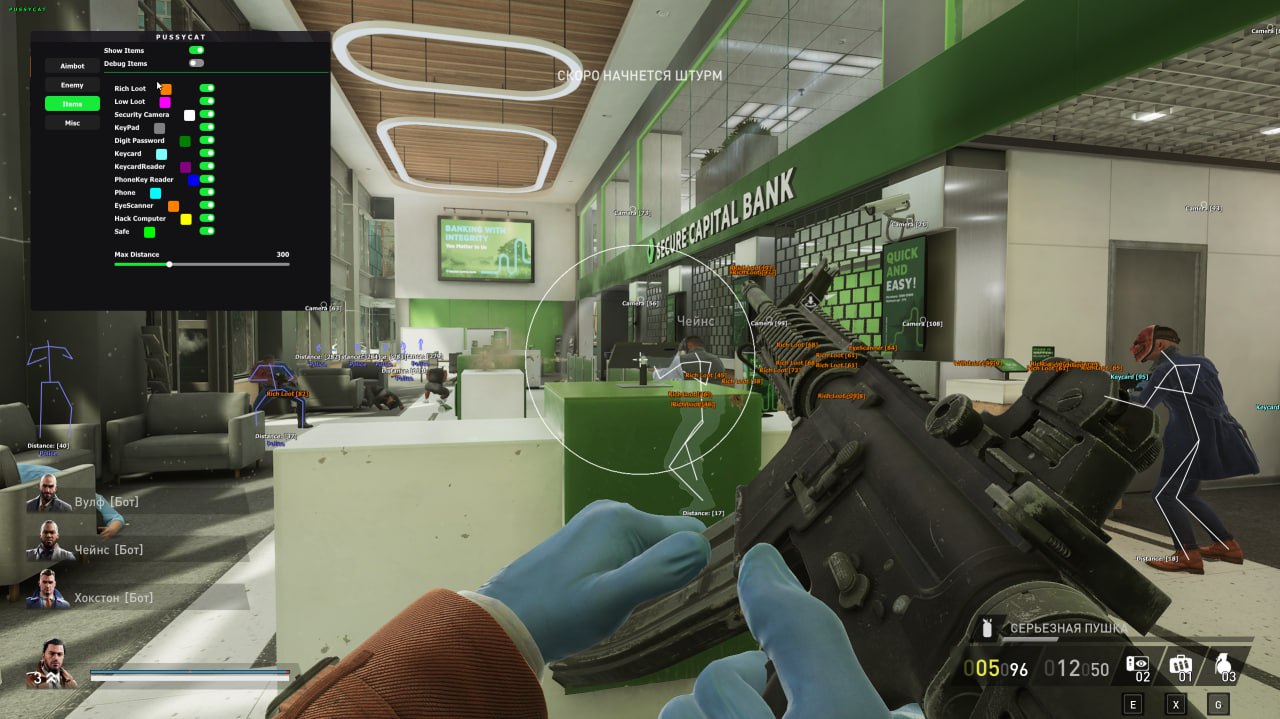Toggle the Show Items switch

click(196, 50)
